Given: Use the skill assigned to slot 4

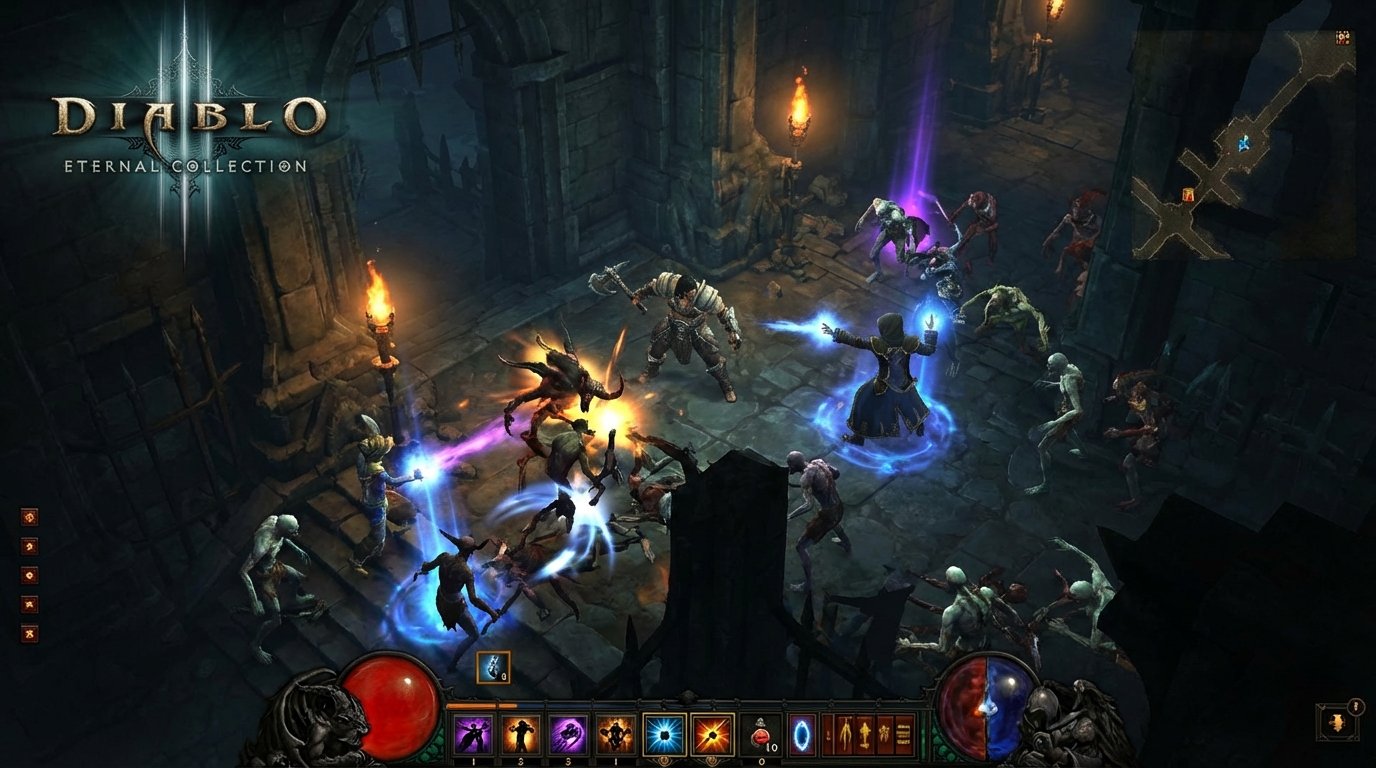Looking at the screenshot, I should 614,733.
